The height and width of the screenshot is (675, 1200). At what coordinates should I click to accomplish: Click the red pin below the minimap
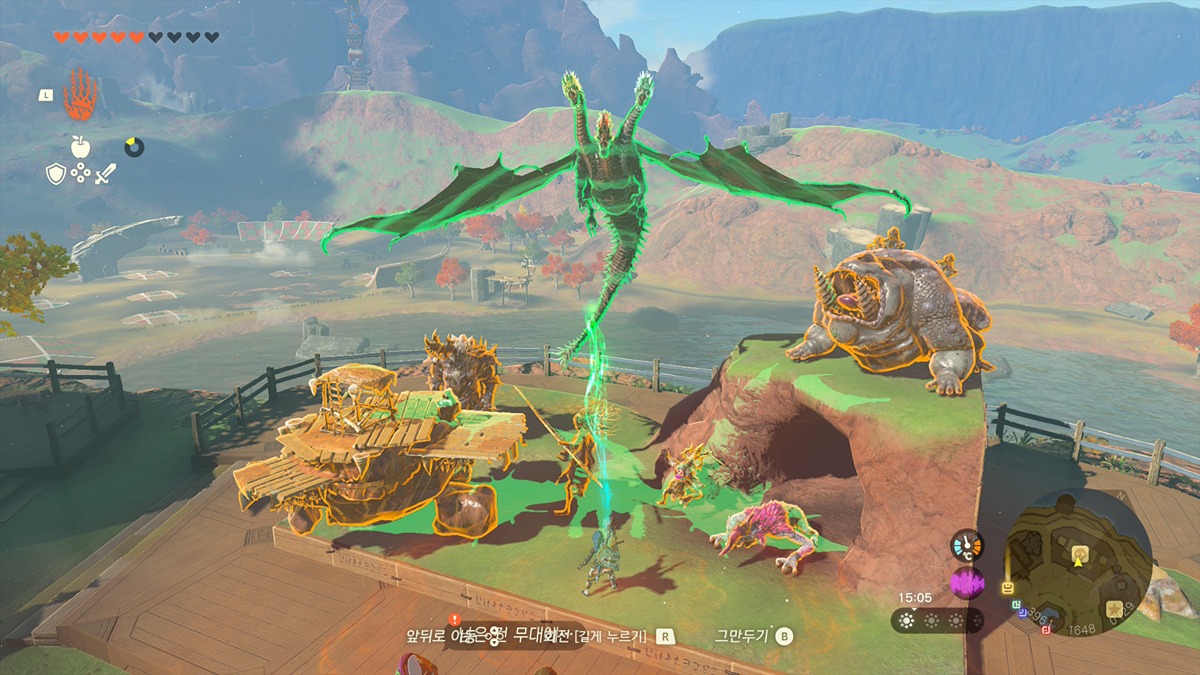[1046, 628]
